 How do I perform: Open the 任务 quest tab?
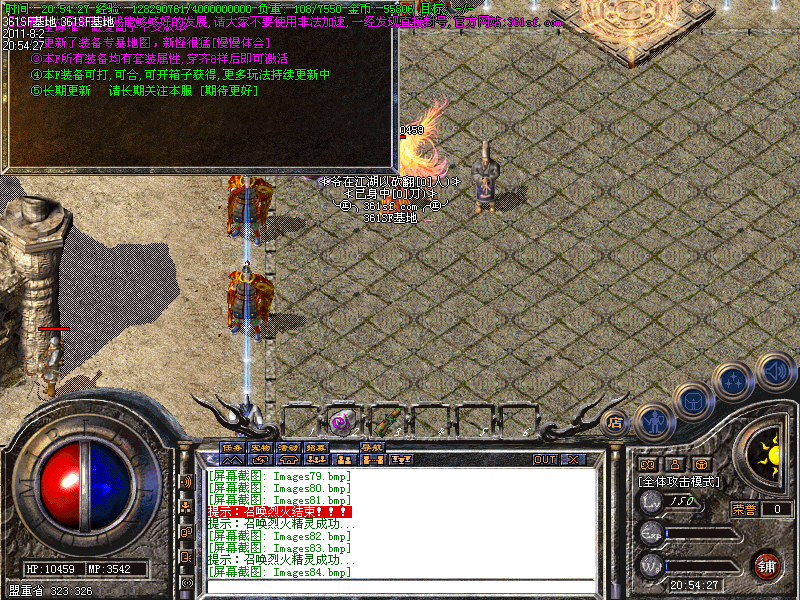click(232, 447)
